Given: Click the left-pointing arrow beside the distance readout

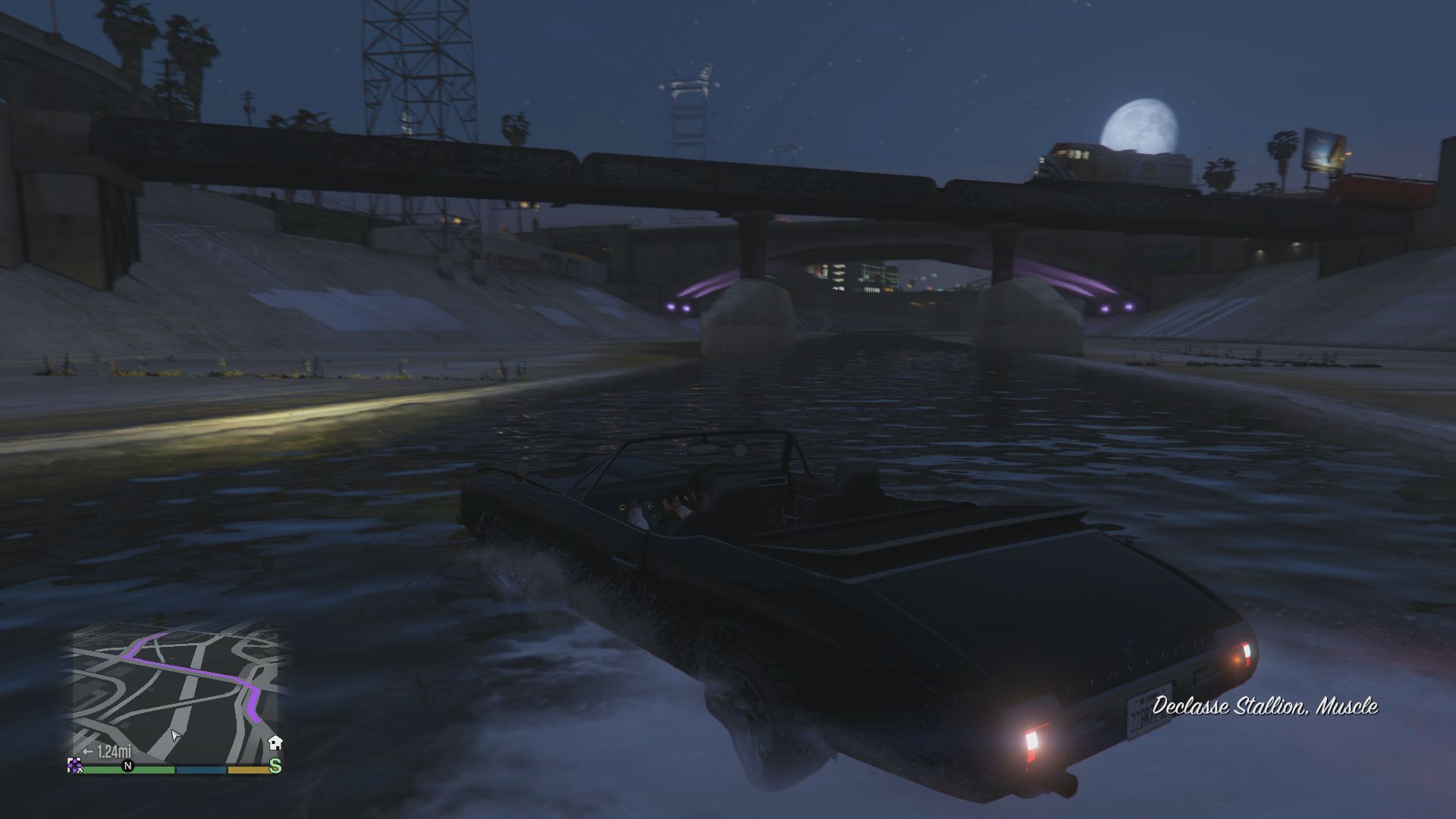Looking at the screenshot, I should (x=87, y=752).
